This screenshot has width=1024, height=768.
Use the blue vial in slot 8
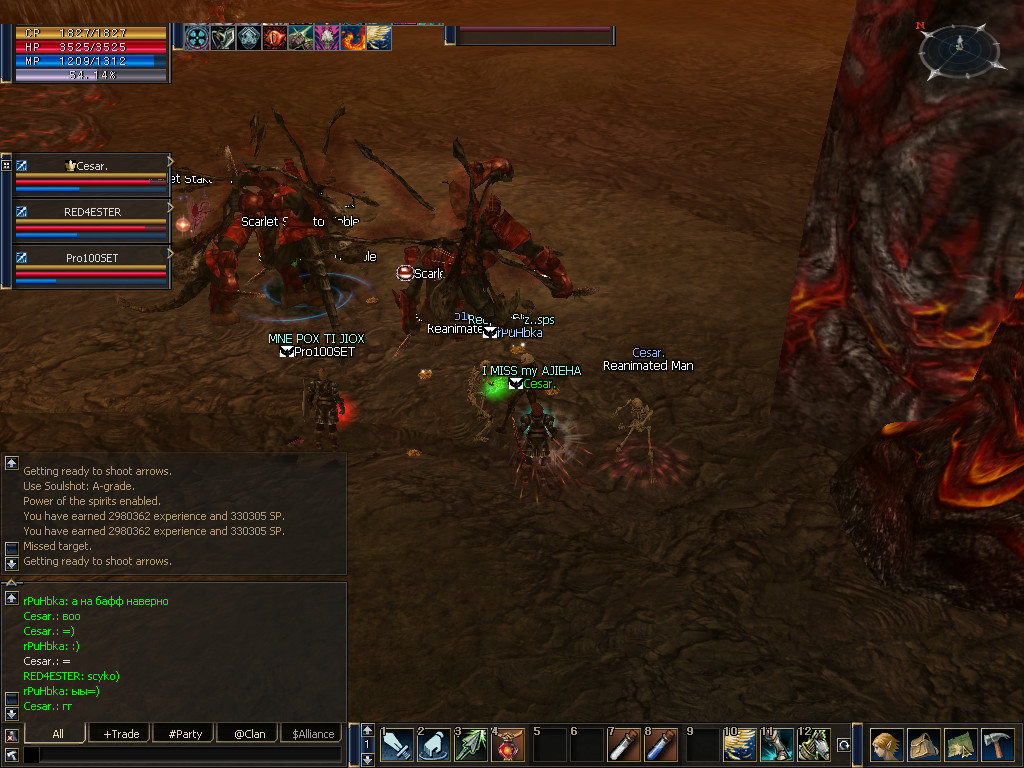click(x=661, y=745)
